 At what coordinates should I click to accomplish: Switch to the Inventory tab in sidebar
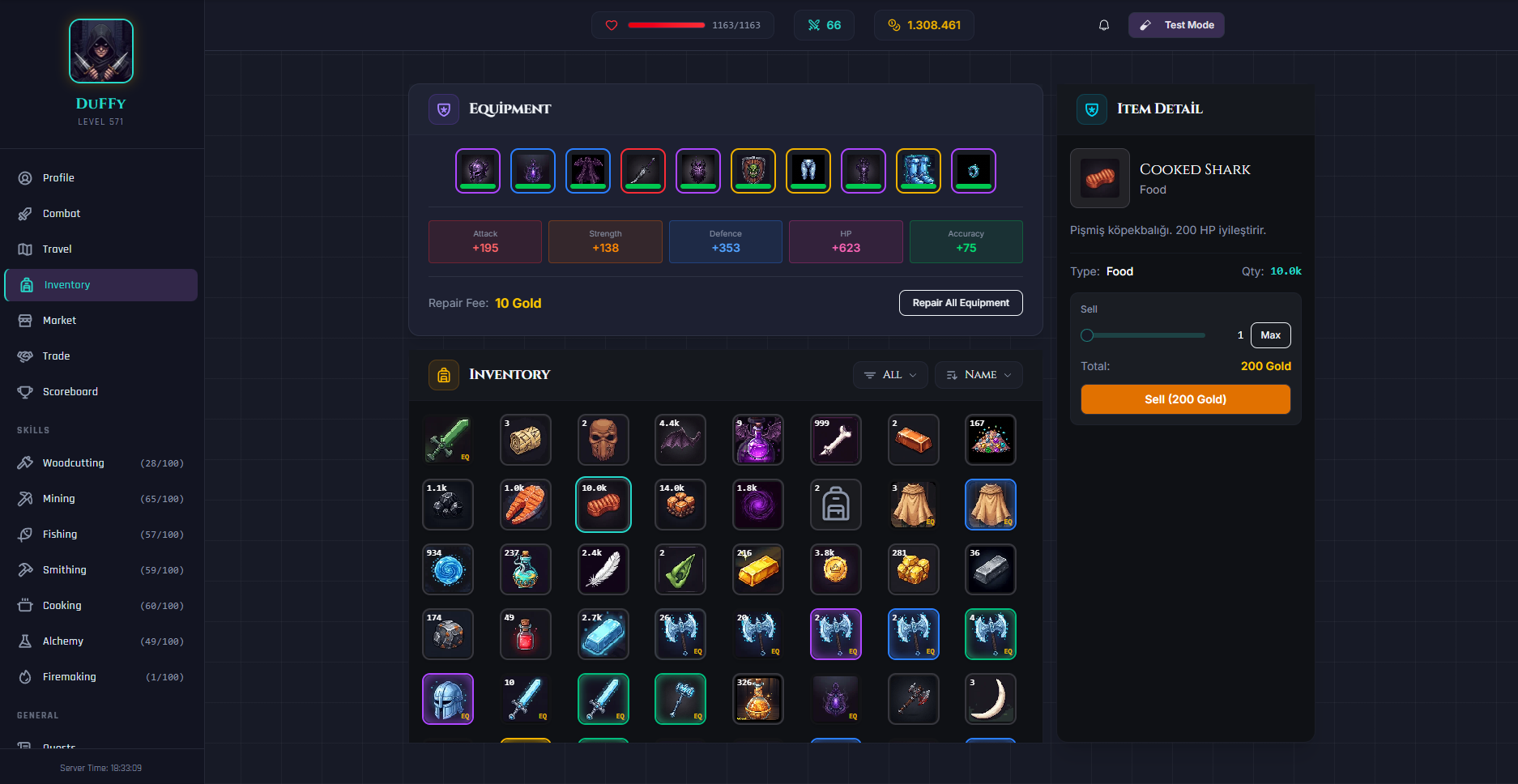point(67,284)
